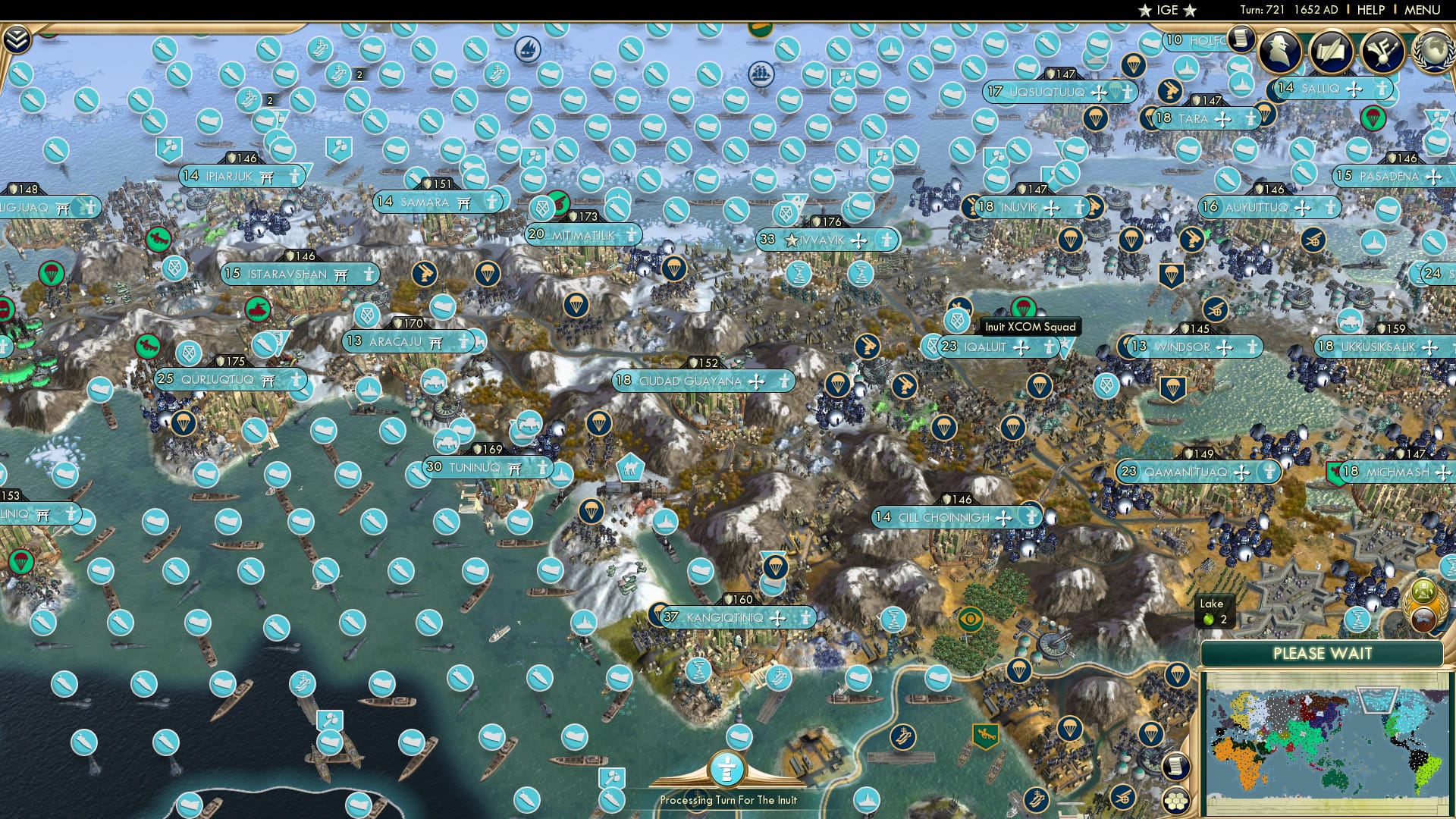Click the turn-processing unit icon at bottom center
The image size is (1456, 819).
[726, 768]
